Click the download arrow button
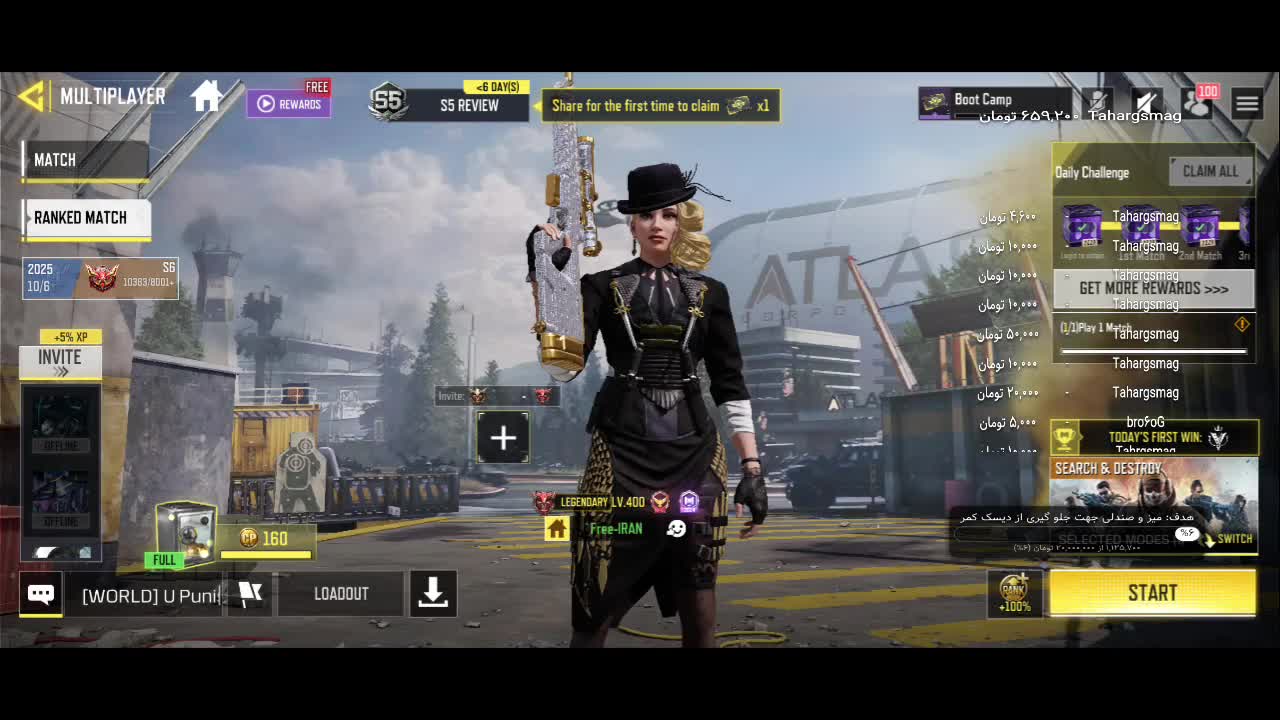Image resolution: width=1280 pixels, height=720 pixels. click(433, 594)
